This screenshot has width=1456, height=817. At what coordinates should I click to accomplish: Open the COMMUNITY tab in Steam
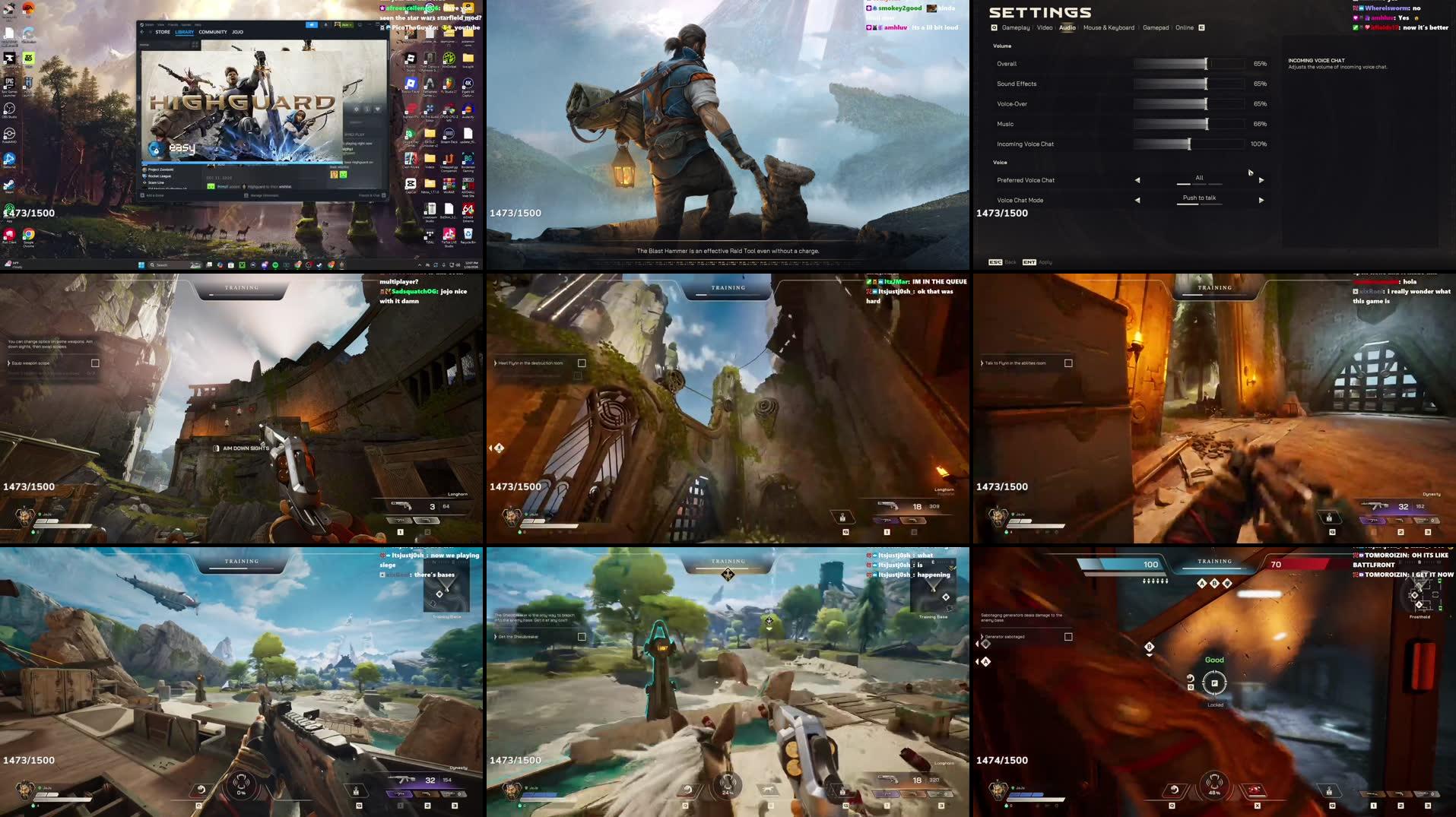[212, 32]
